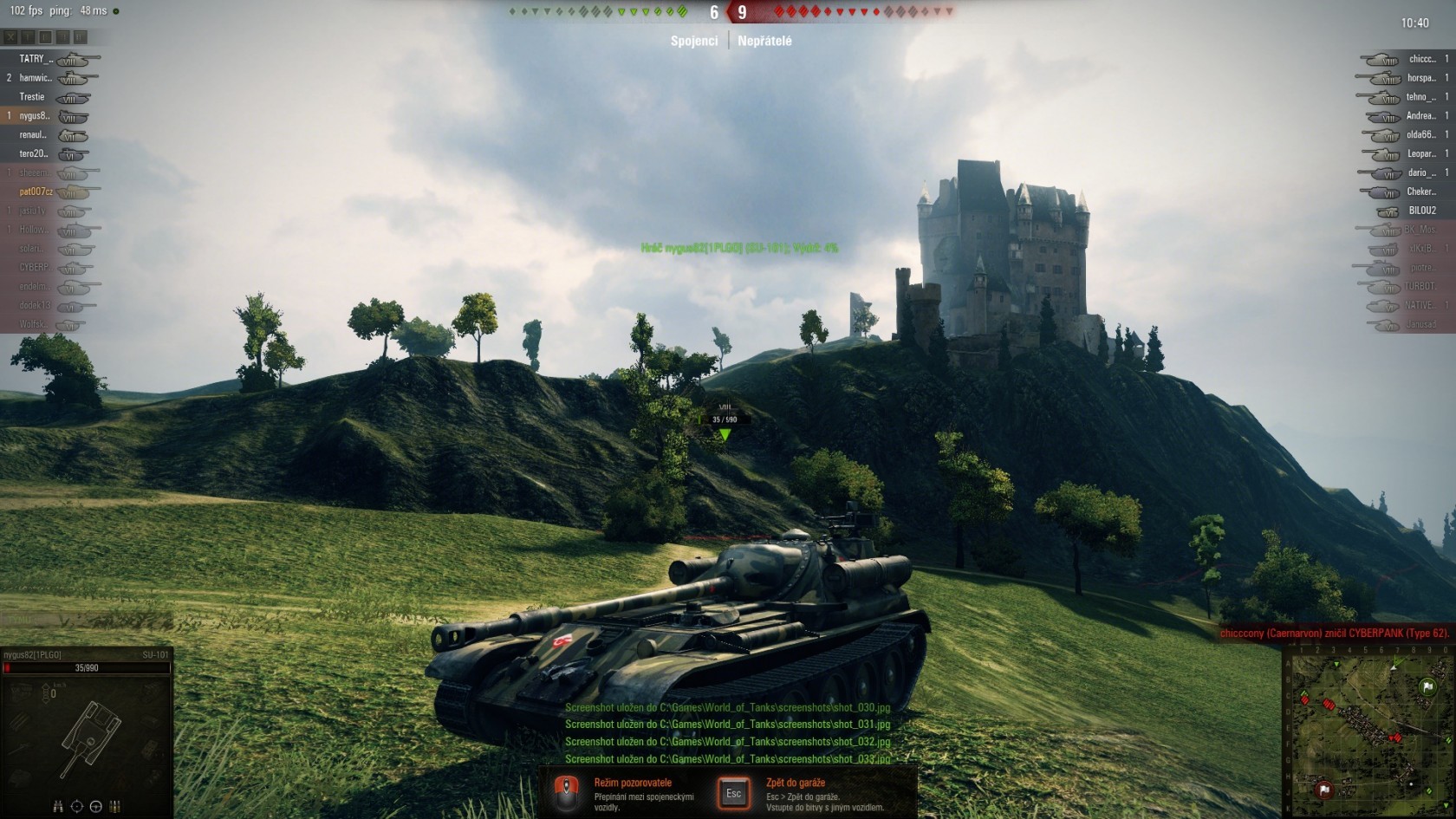Select BILOU2 in the enemy team list
1456x819 pixels.
[x=1422, y=211]
